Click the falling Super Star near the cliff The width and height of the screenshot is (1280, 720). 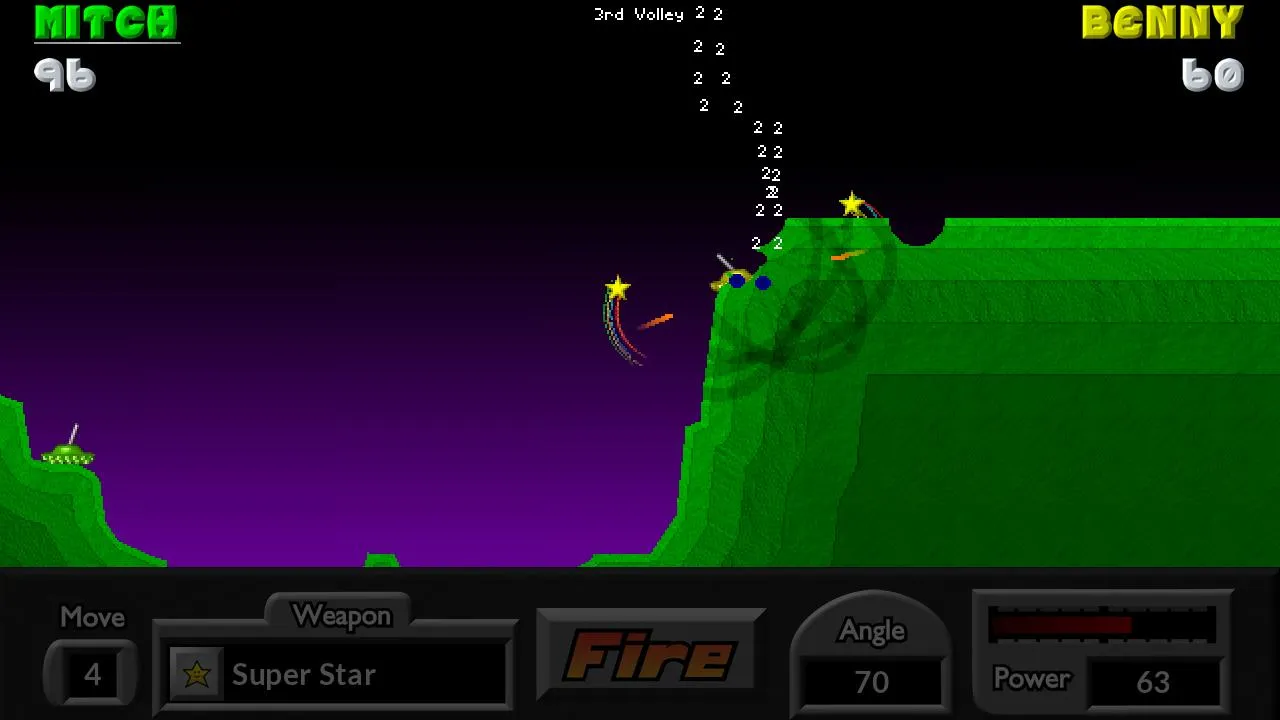tap(618, 289)
